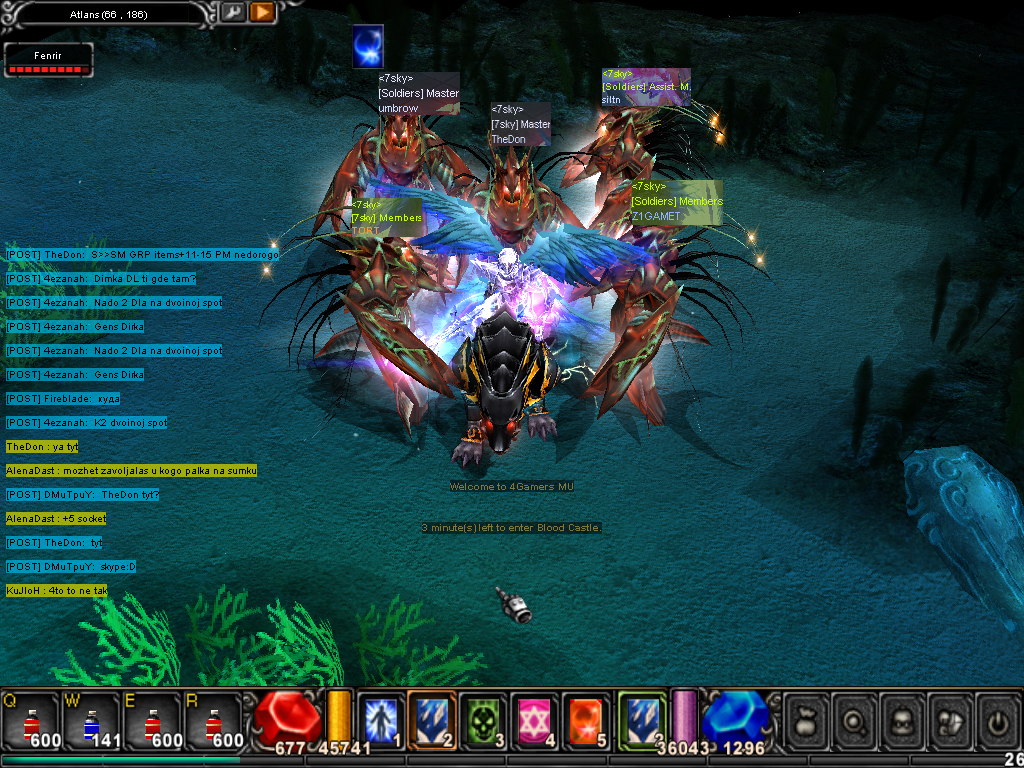Use the red potion in slot E
This screenshot has width=1024, height=768.
pyautogui.click(x=150, y=720)
